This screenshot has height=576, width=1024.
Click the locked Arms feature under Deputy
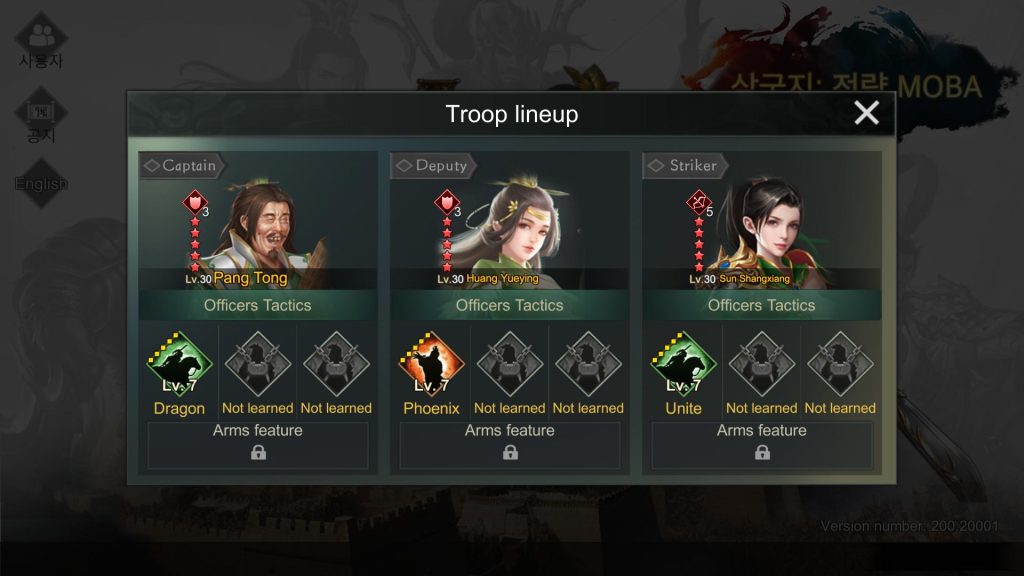[510, 445]
